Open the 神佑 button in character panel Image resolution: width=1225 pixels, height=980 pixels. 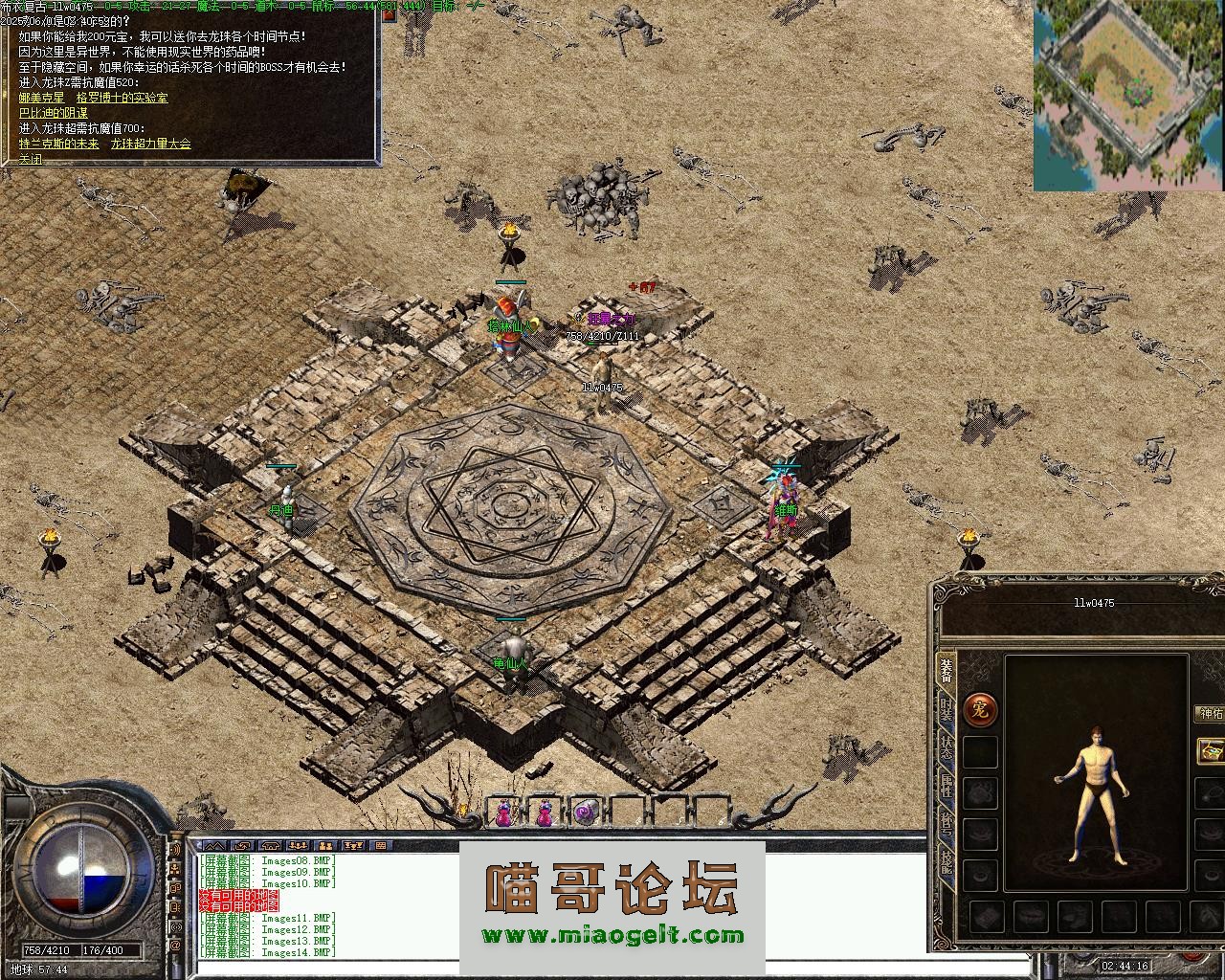tap(1211, 713)
